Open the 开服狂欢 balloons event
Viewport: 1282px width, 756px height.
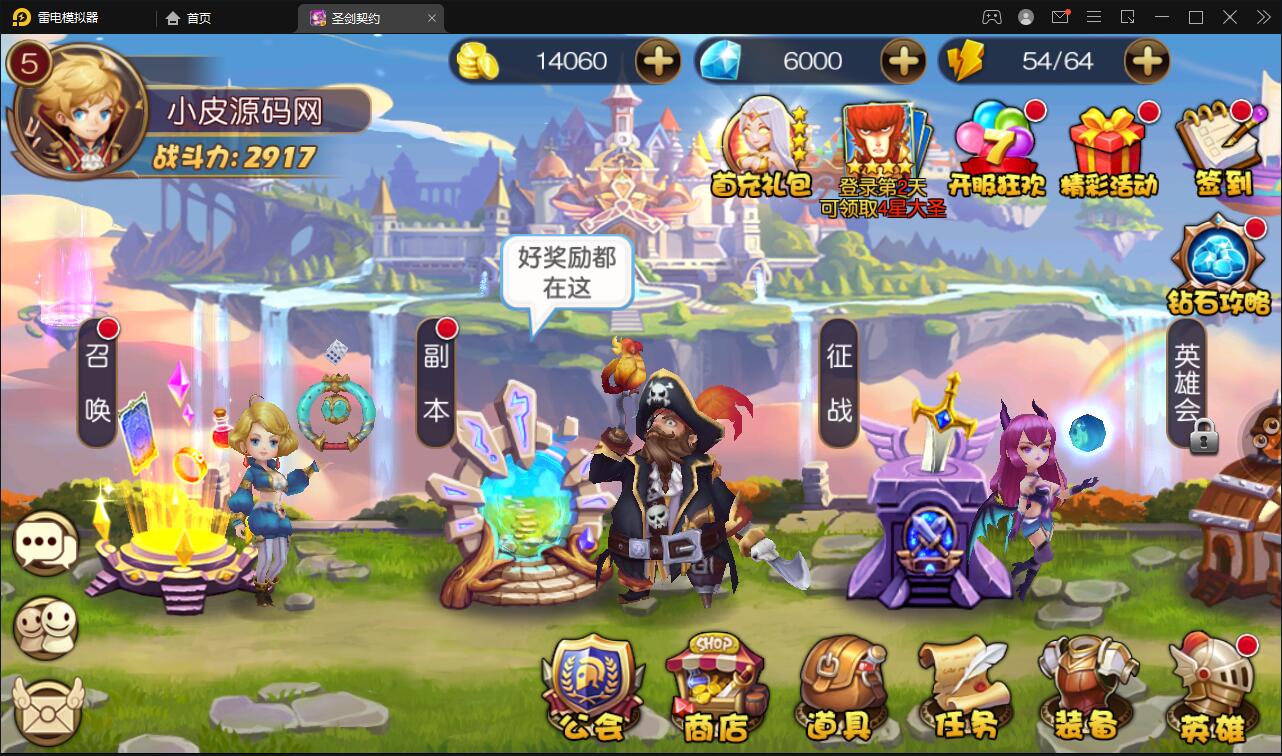click(x=994, y=145)
